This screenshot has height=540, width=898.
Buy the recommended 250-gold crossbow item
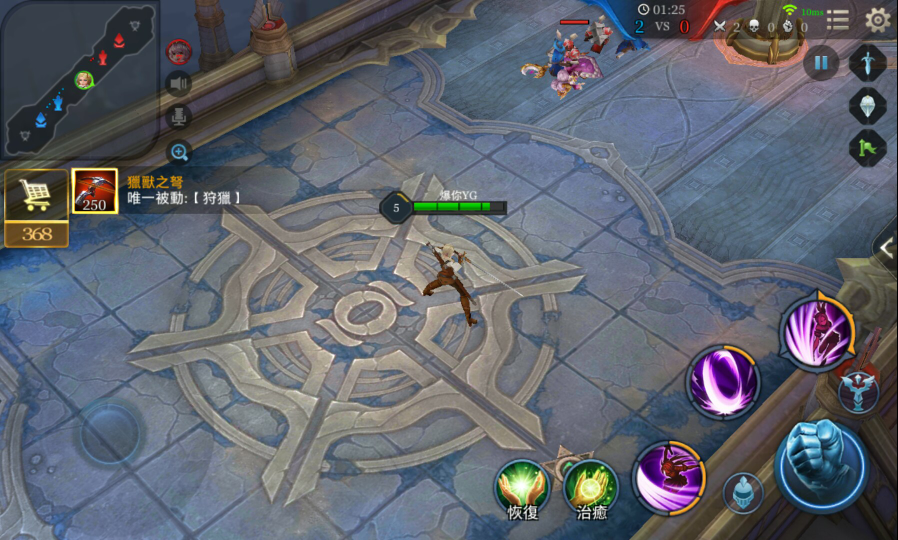pyautogui.click(x=95, y=191)
